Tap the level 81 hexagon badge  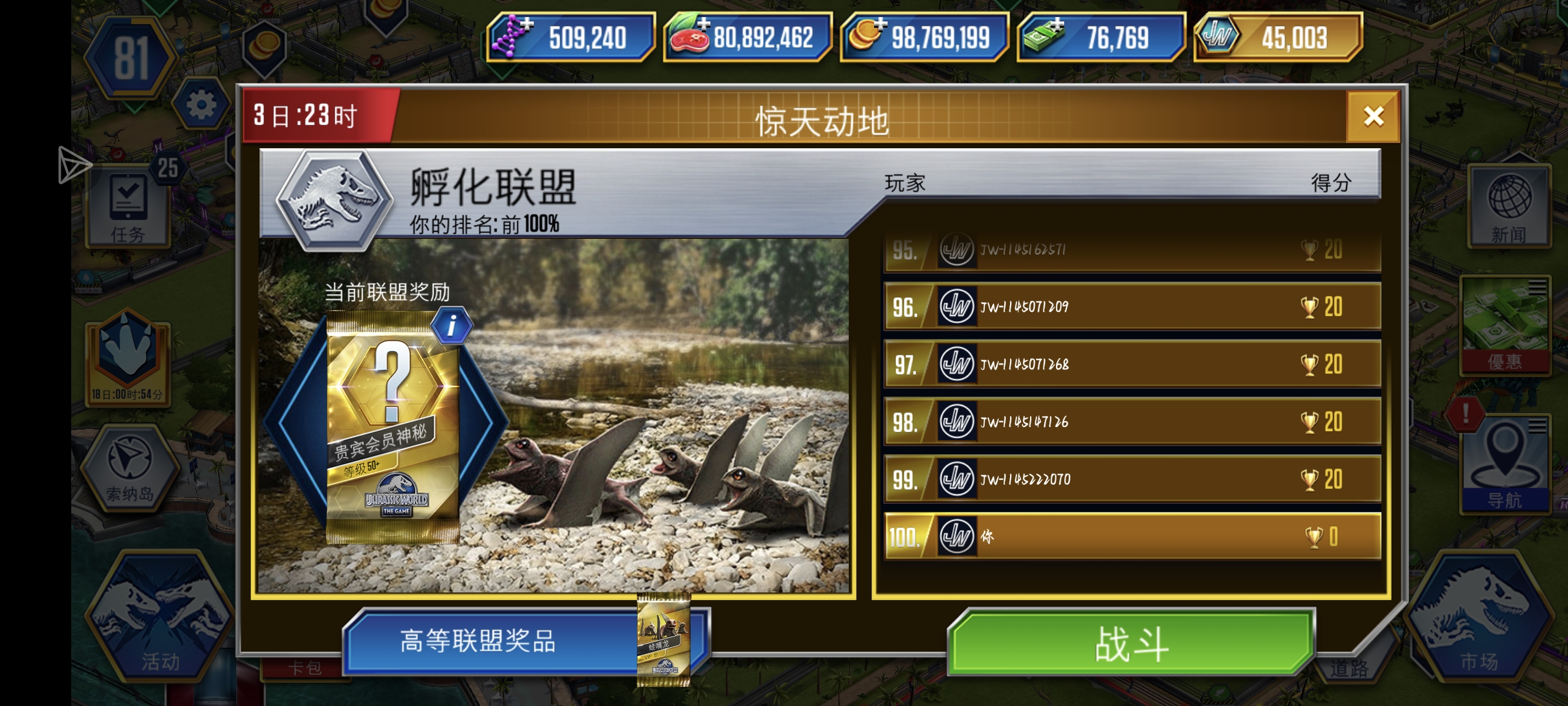pos(131,58)
